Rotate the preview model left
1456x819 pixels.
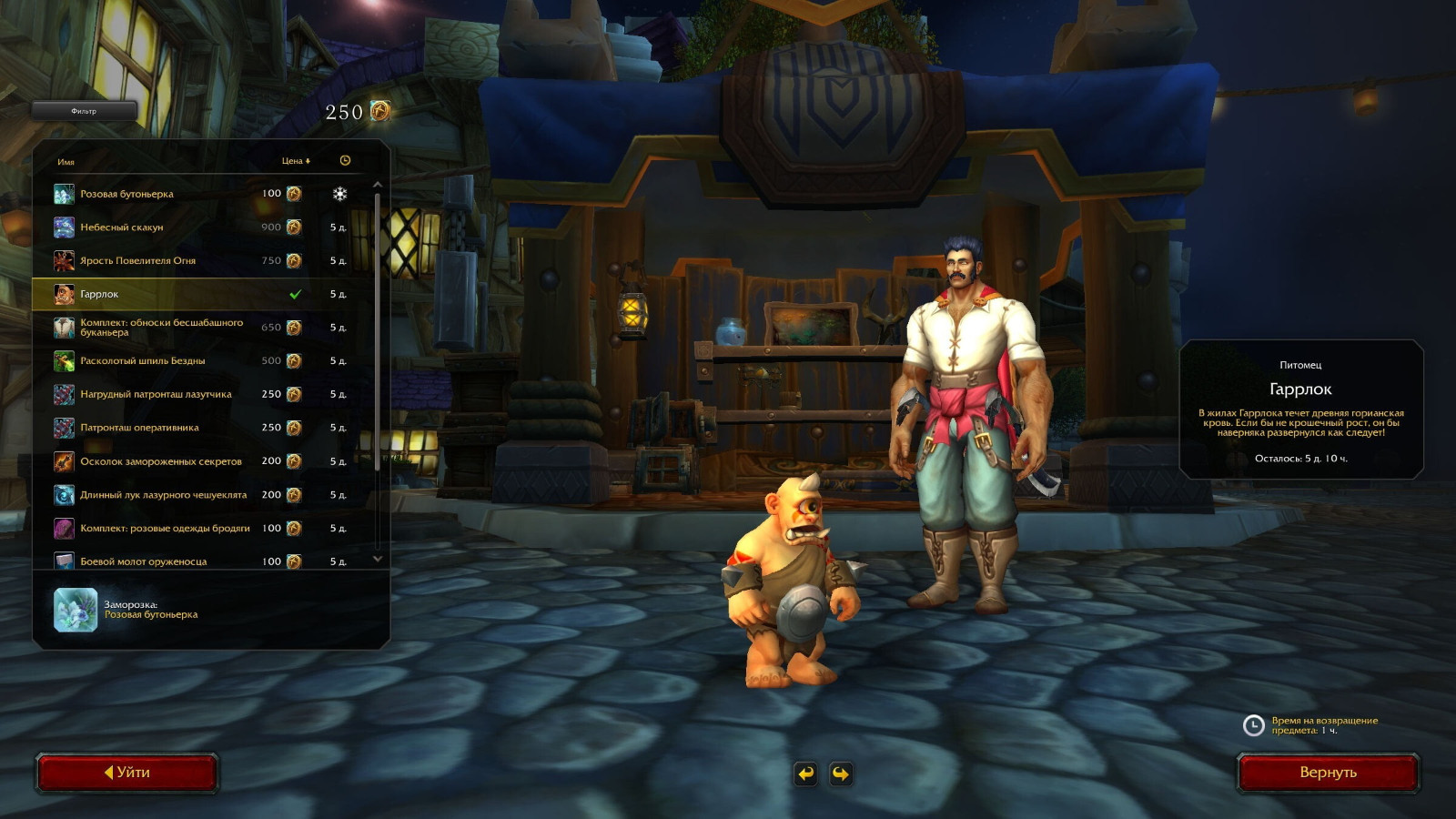click(806, 773)
